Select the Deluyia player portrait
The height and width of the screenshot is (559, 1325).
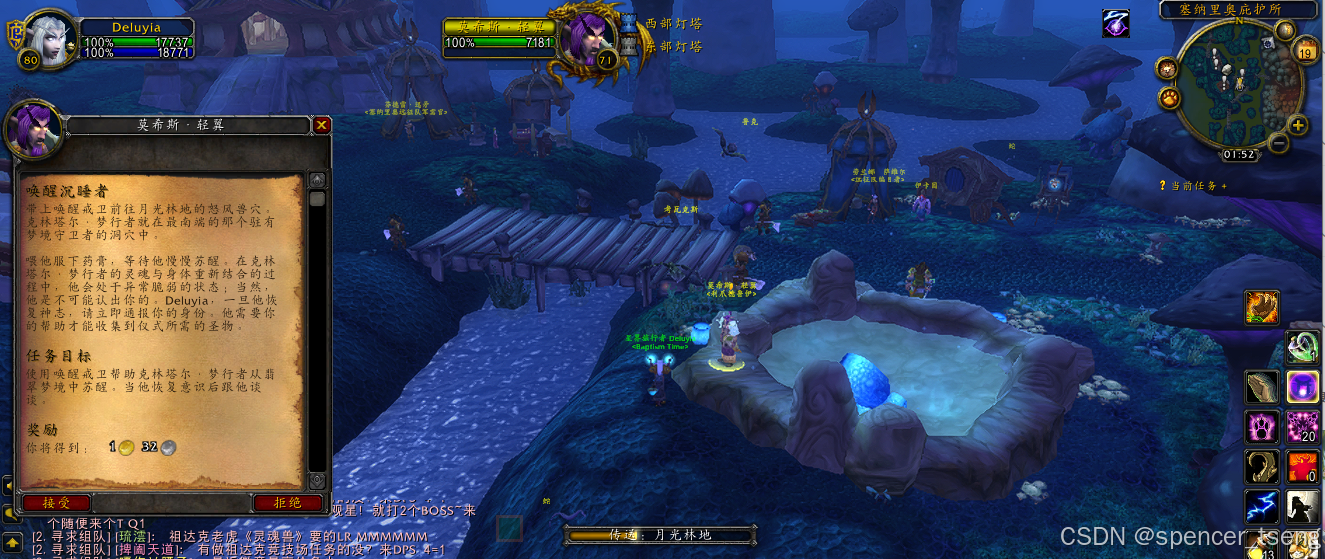(x=47, y=38)
